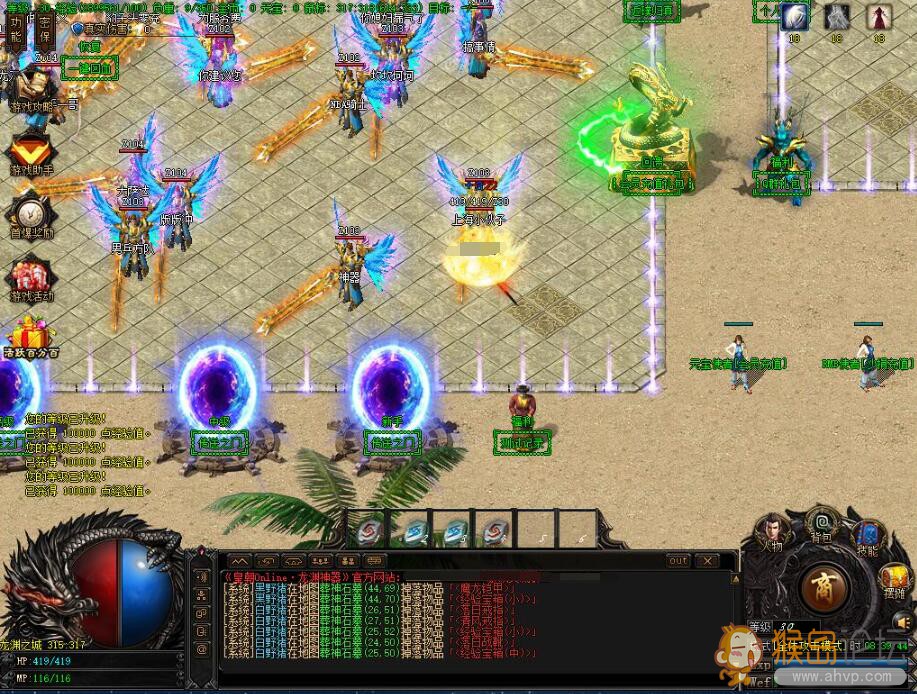The height and width of the screenshot is (694, 917).
Task: Toggle the sound speaker icon
Action: pos(902,622)
